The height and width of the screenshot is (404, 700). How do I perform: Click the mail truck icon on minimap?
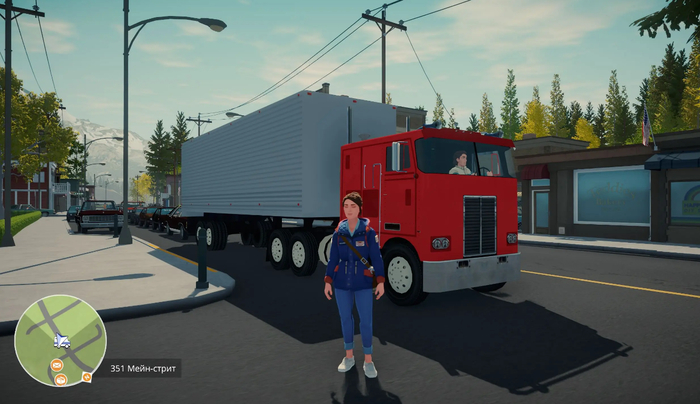62,342
